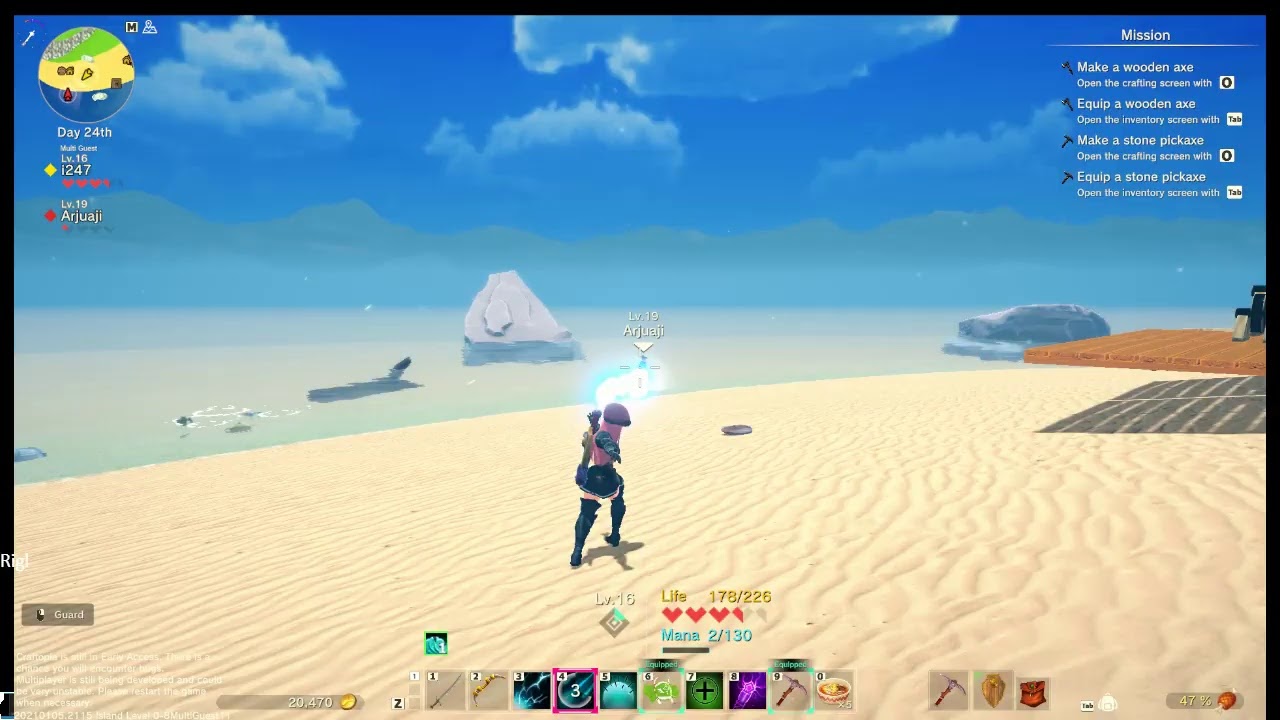Use the soup bowl food in slot 0
This screenshot has width=1280, height=720.
pos(834,691)
